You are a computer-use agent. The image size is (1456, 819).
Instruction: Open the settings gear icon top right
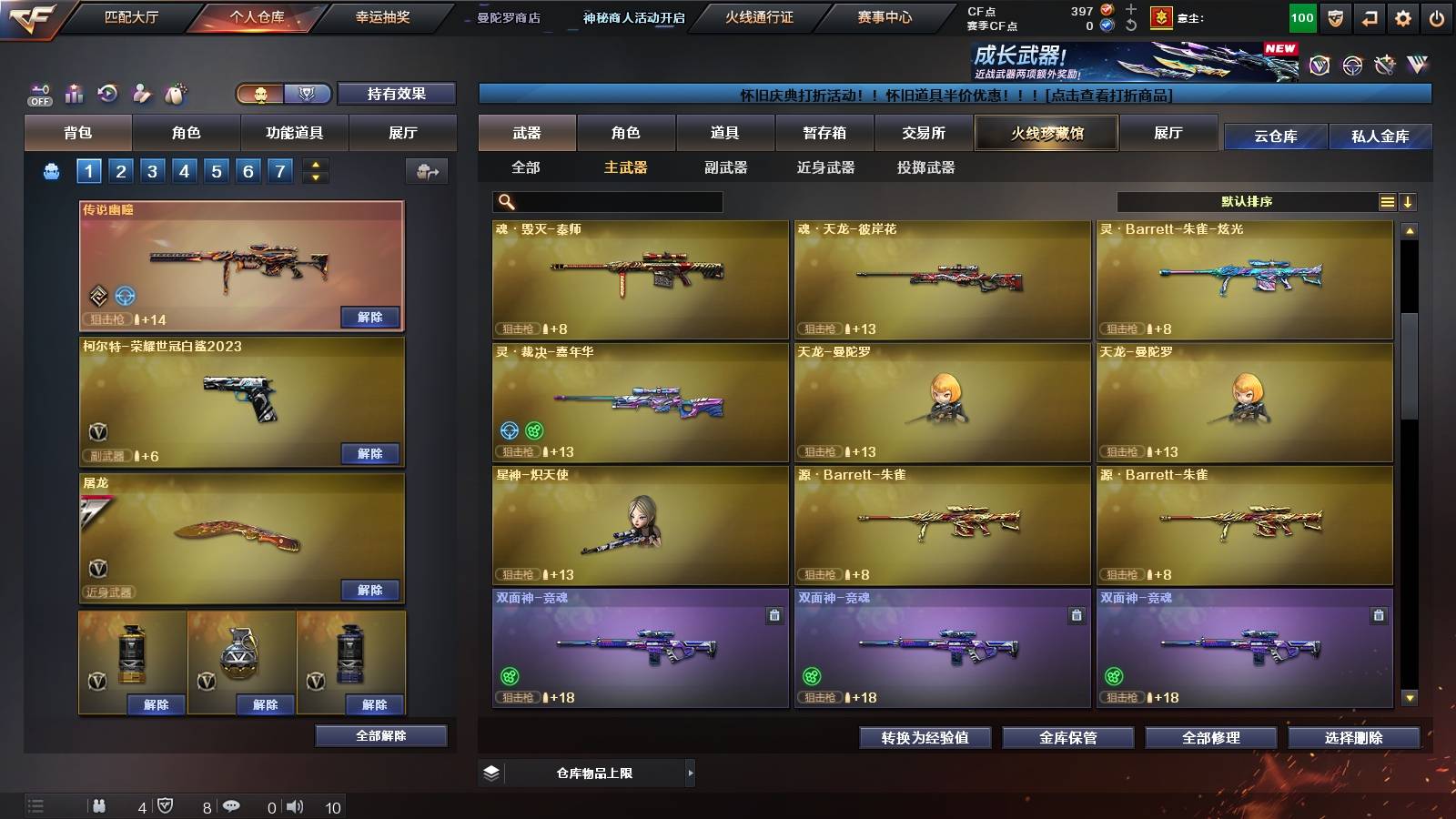[1401, 15]
